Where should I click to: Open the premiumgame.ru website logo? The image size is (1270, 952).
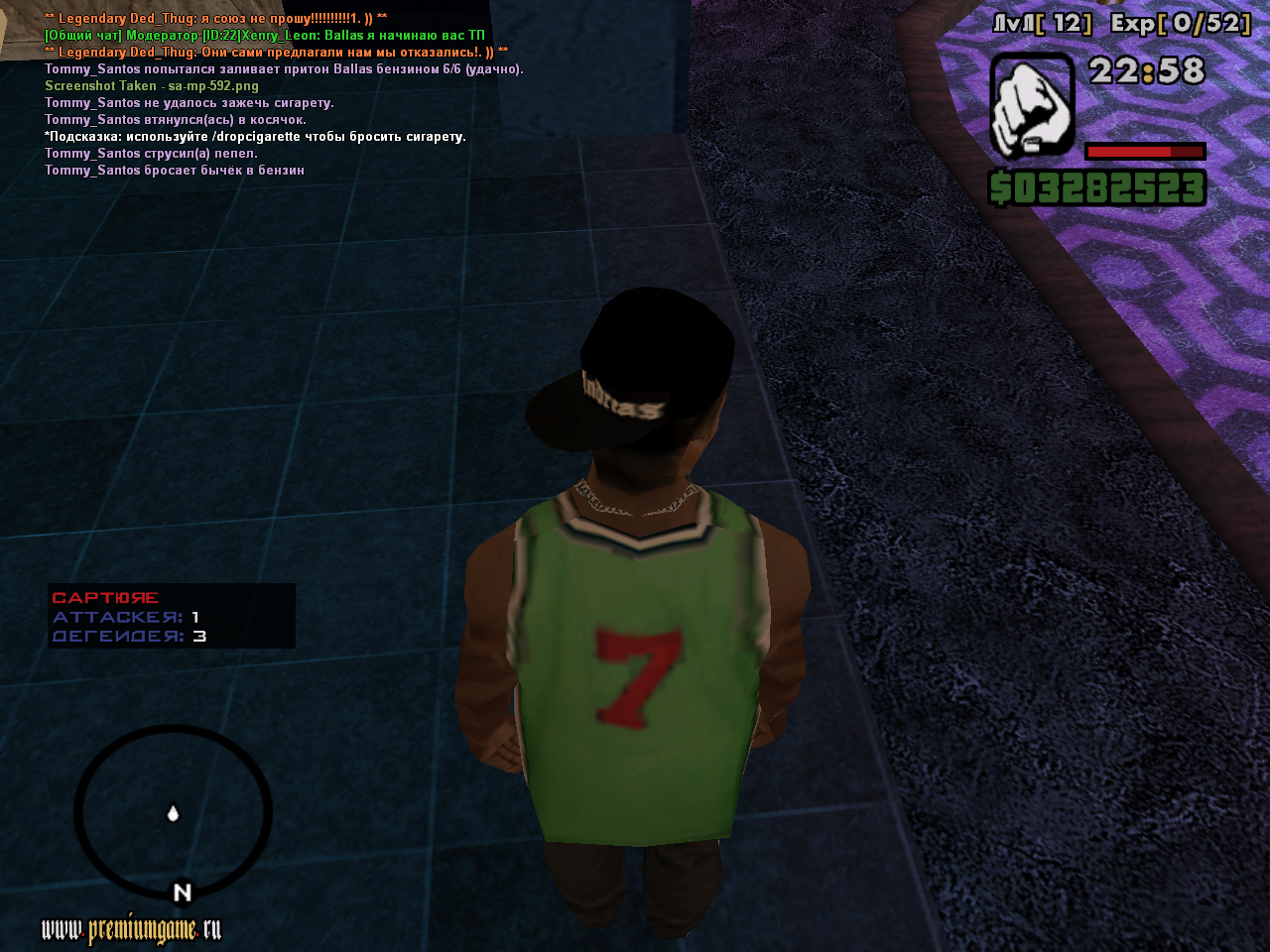(x=131, y=929)
